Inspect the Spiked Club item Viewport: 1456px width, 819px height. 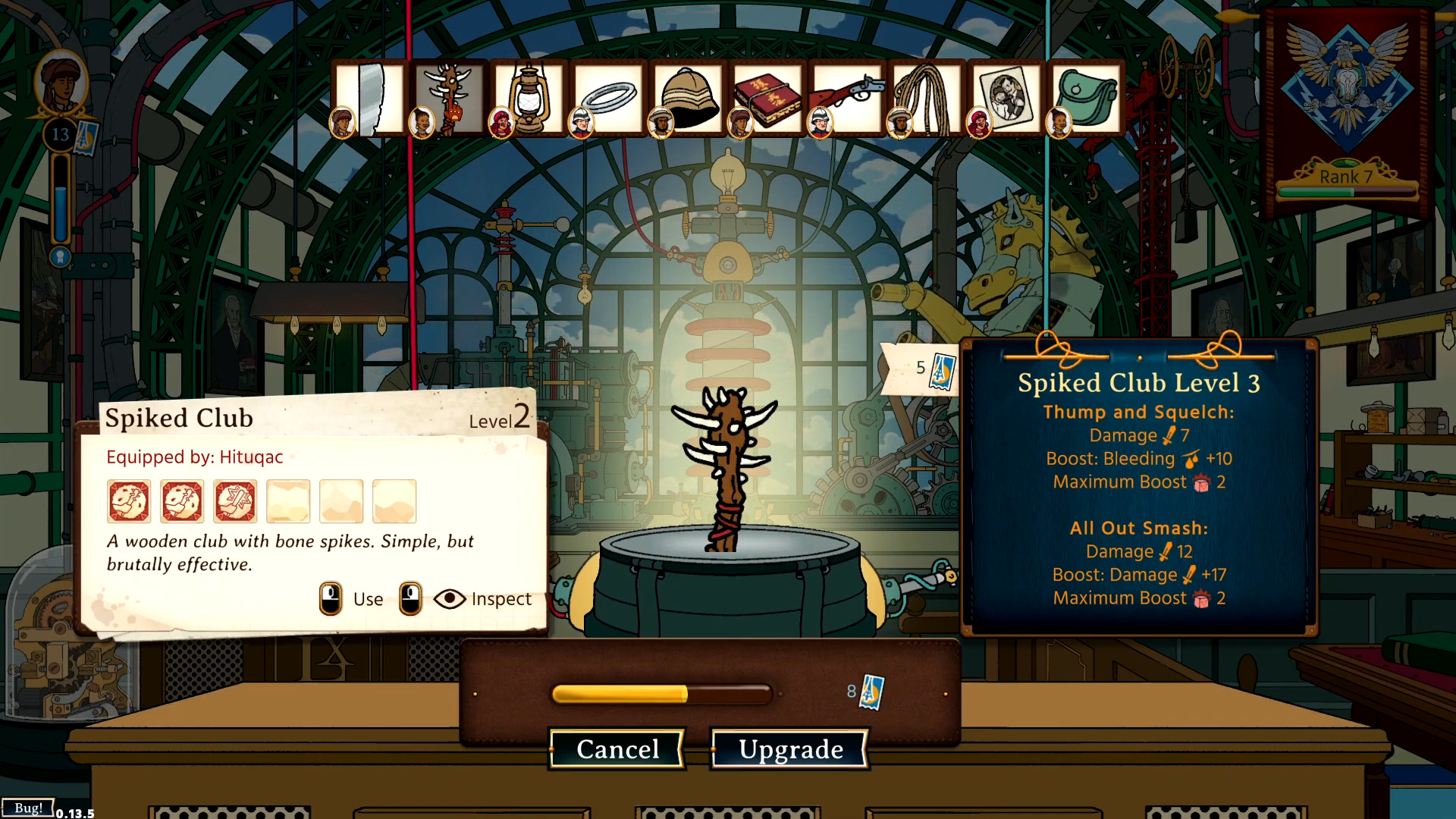(483, 599)
